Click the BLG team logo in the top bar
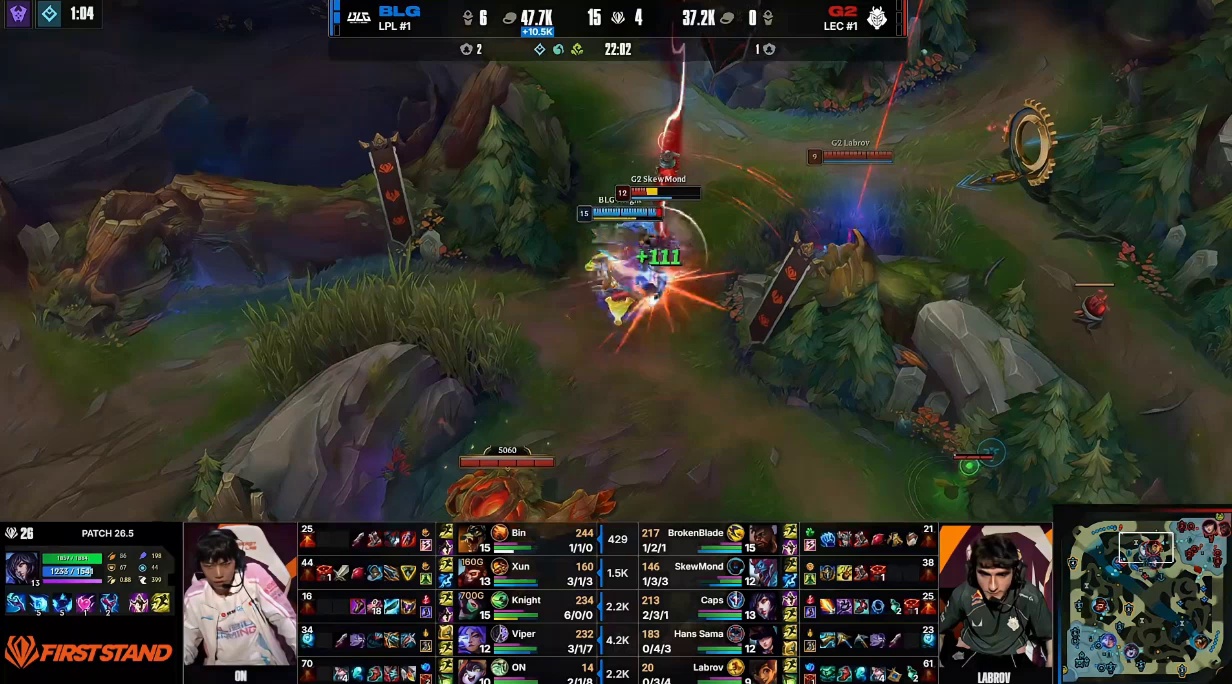Viewport: 1232px width, 684px height. tap(358, 17)
